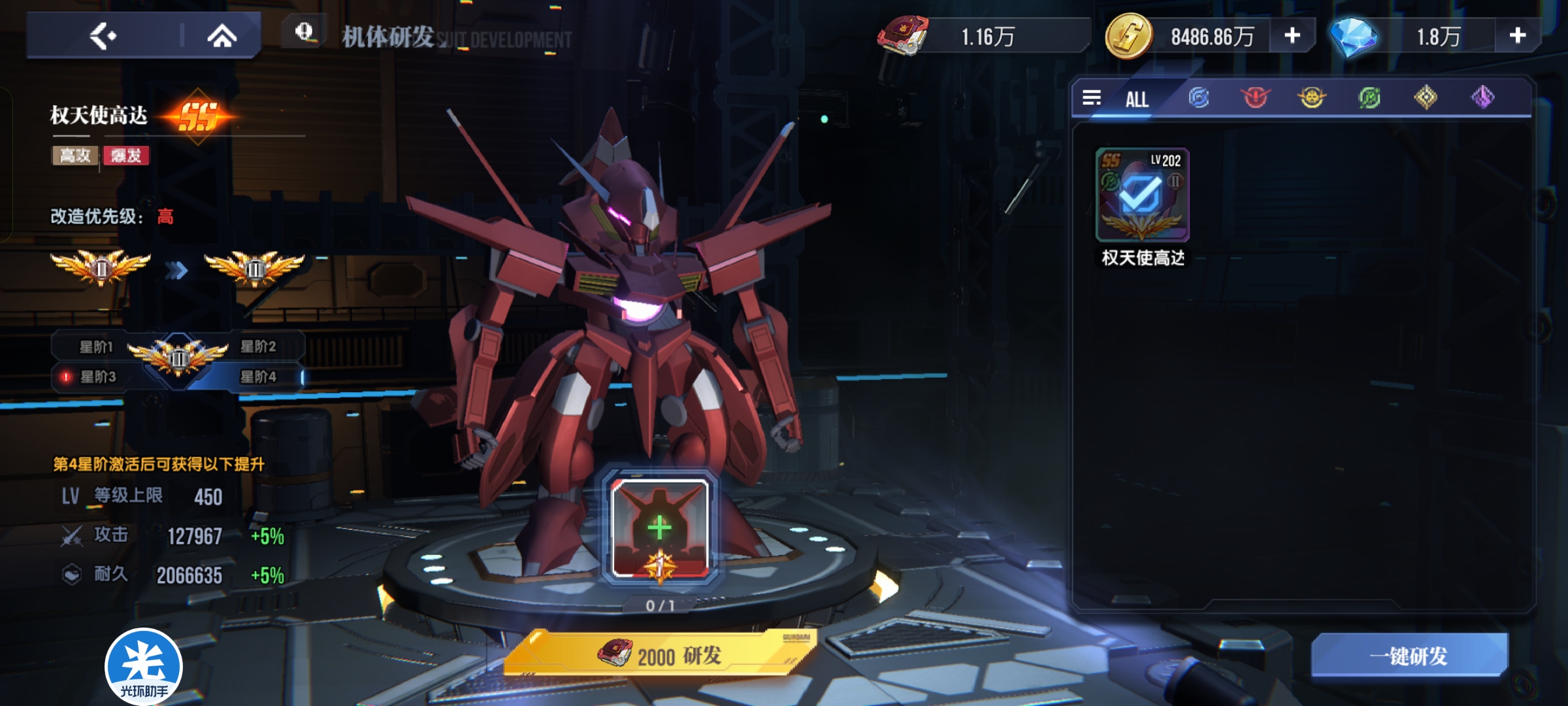This screenshot has width=1568, height=706.
Task: Start the 2000 研发 development
Action: pyautogui.click(x=660, y=654)
